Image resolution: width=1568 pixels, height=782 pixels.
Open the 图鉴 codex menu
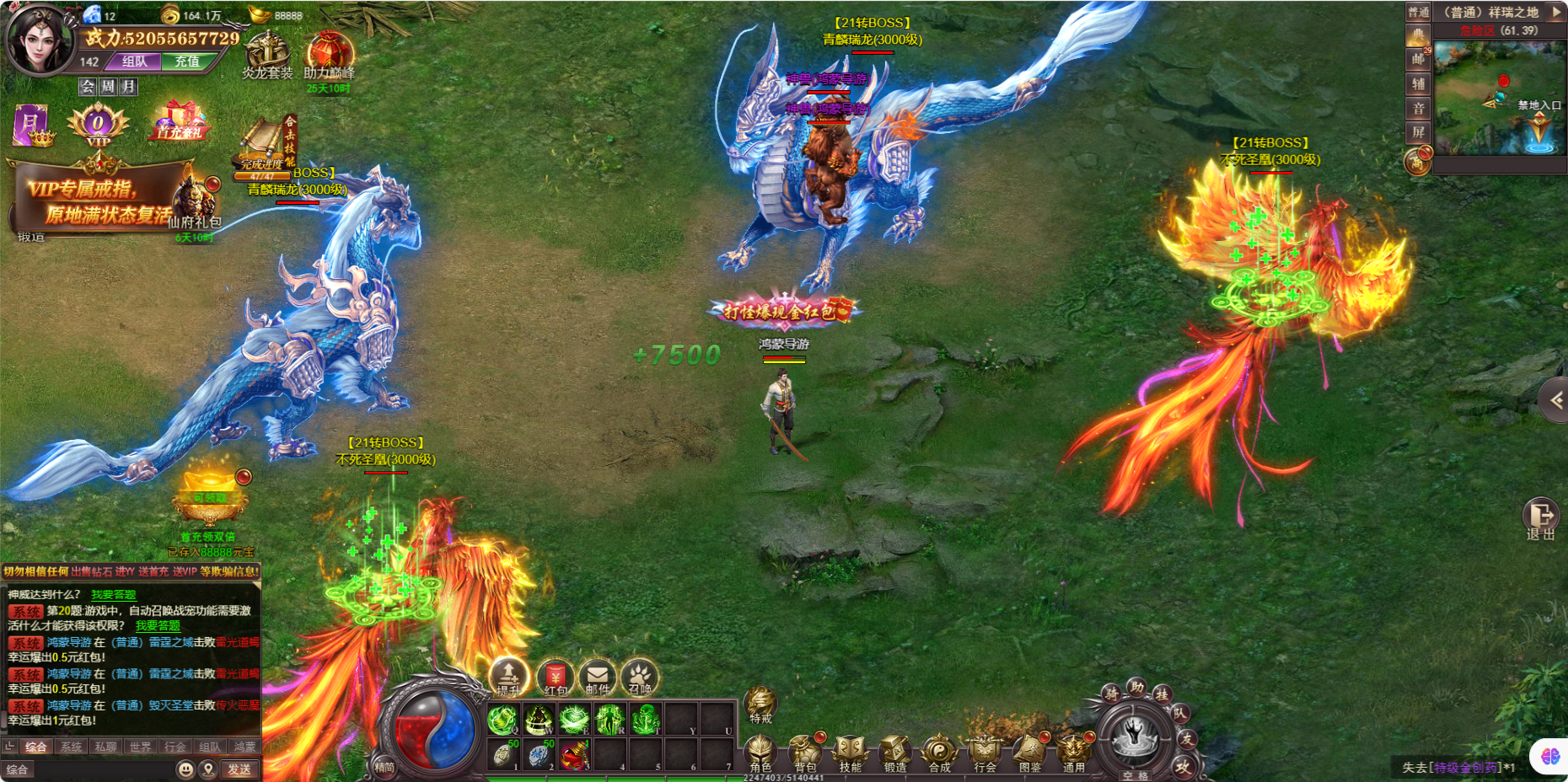pyautogui.click(x=1029, y=752)
